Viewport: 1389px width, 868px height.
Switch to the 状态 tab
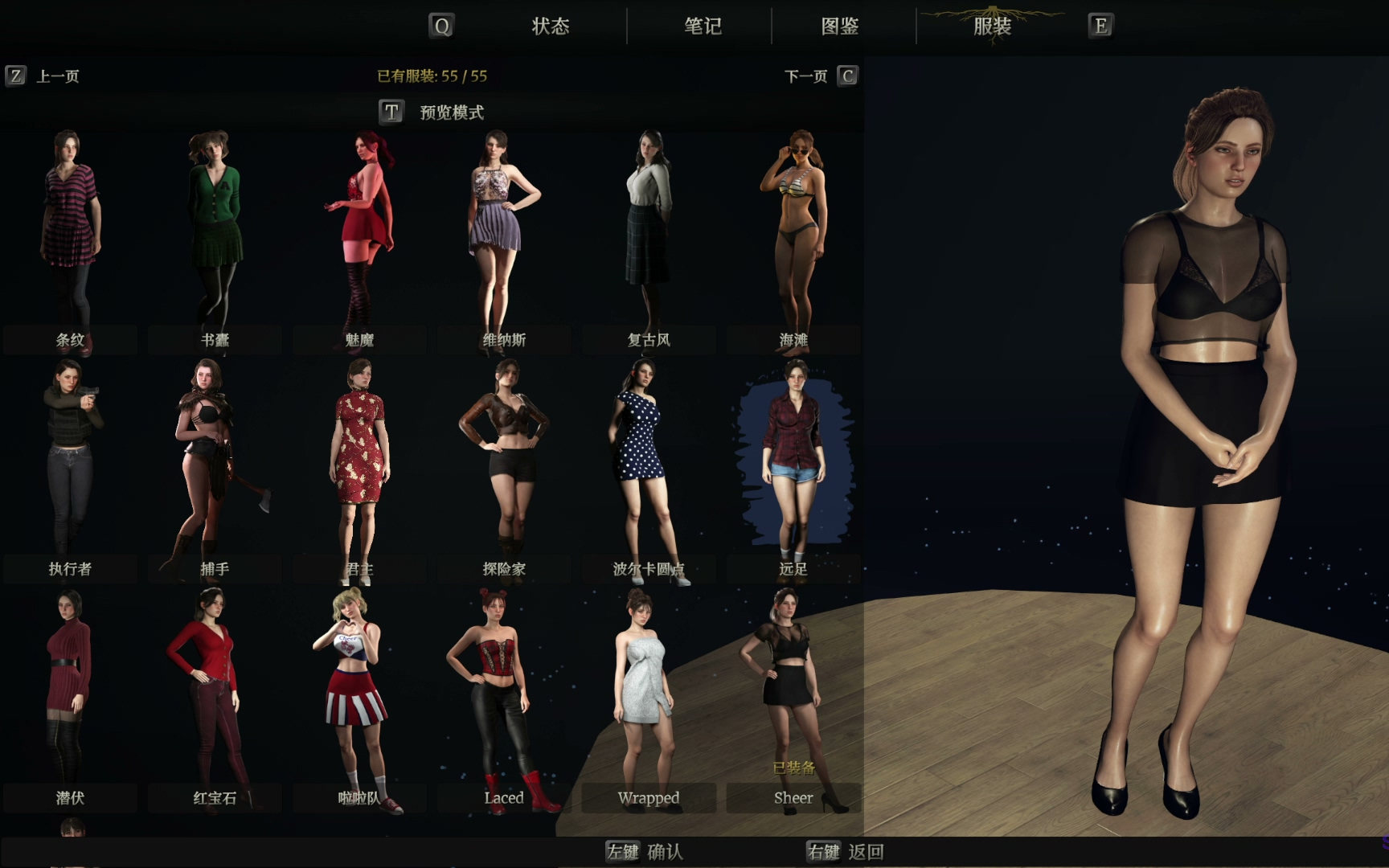[x=551, y=27]
